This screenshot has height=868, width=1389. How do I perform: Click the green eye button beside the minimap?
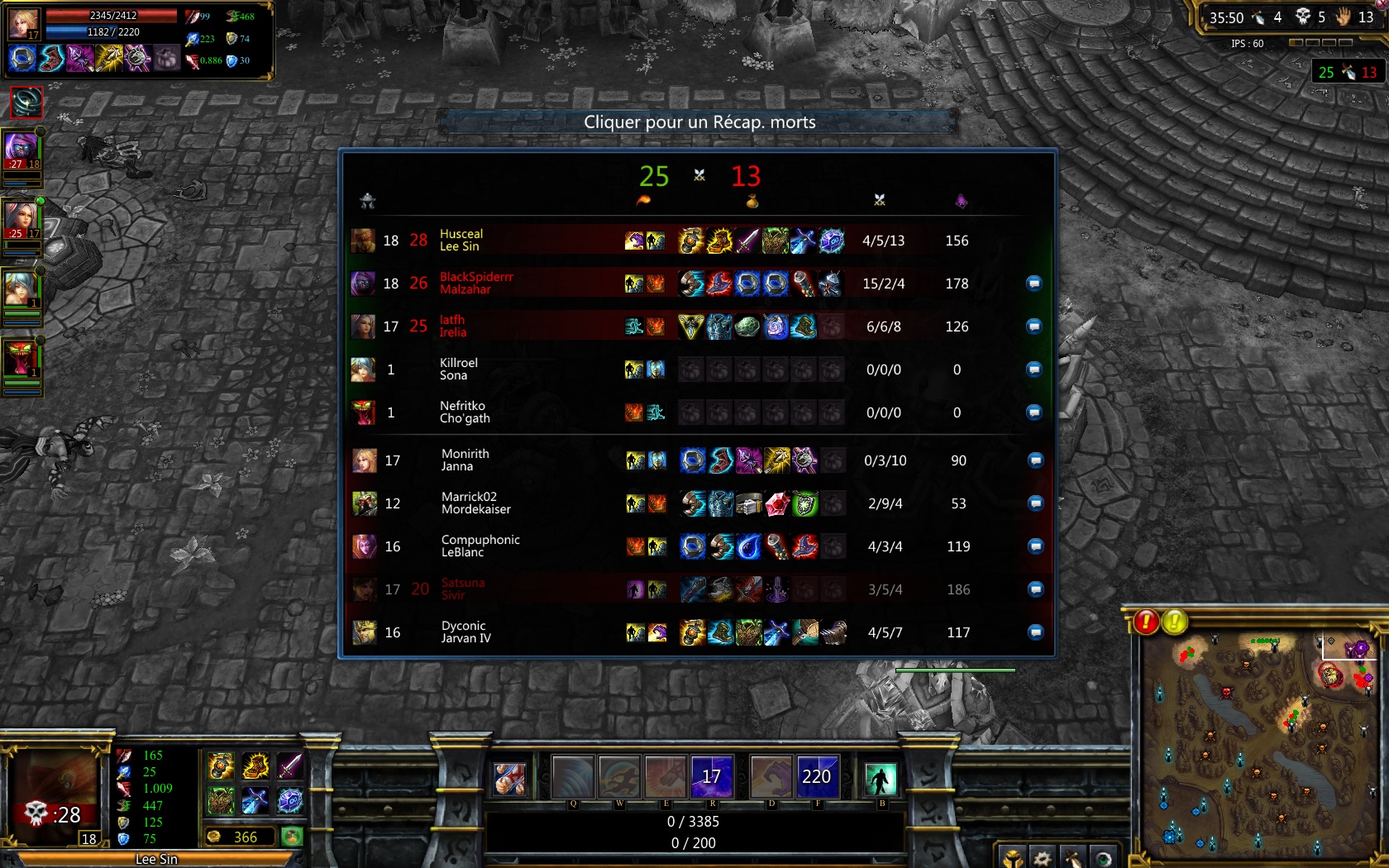pos(1103,858)
